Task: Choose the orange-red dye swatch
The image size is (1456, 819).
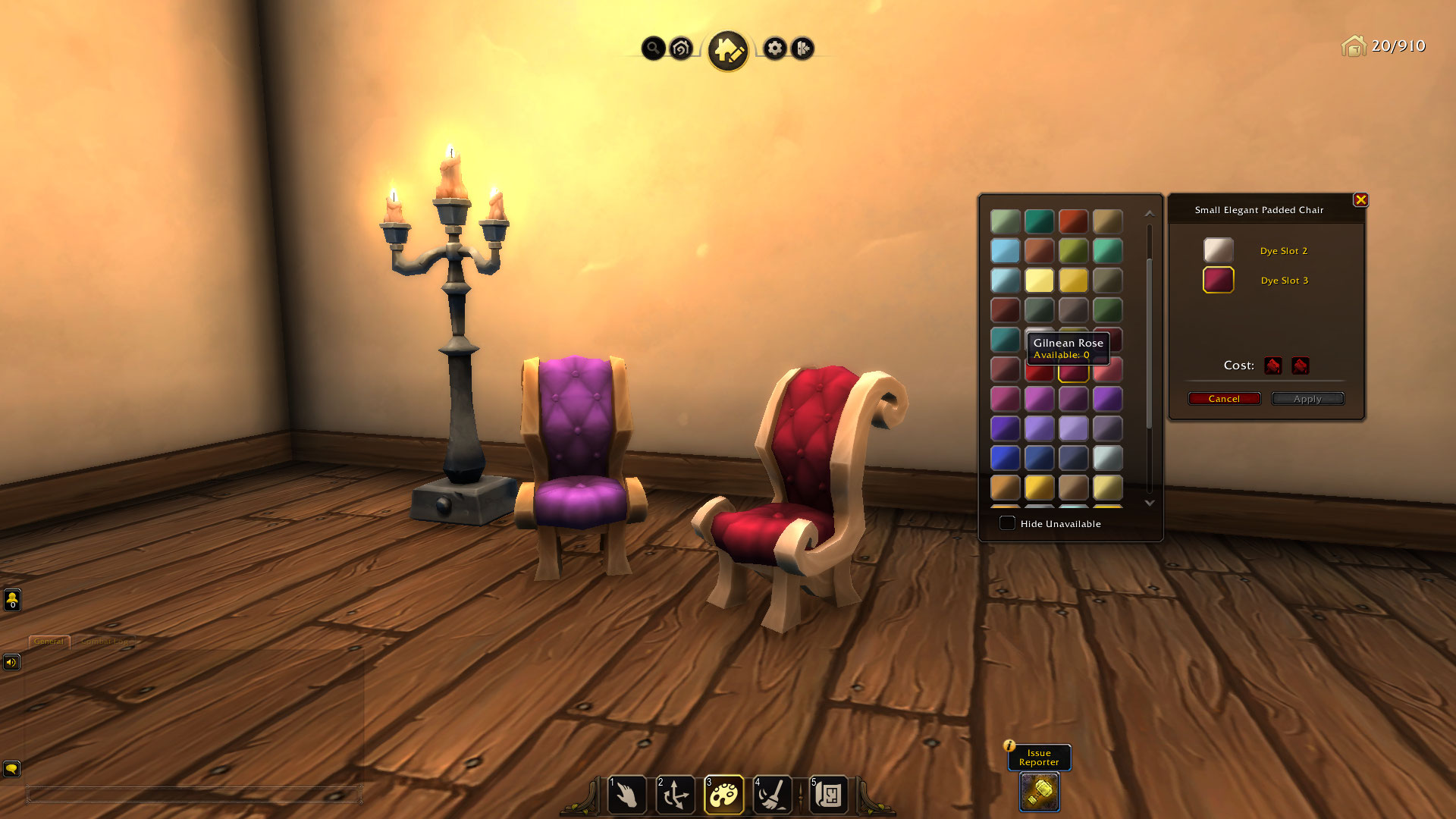Action: point(1073,221)
